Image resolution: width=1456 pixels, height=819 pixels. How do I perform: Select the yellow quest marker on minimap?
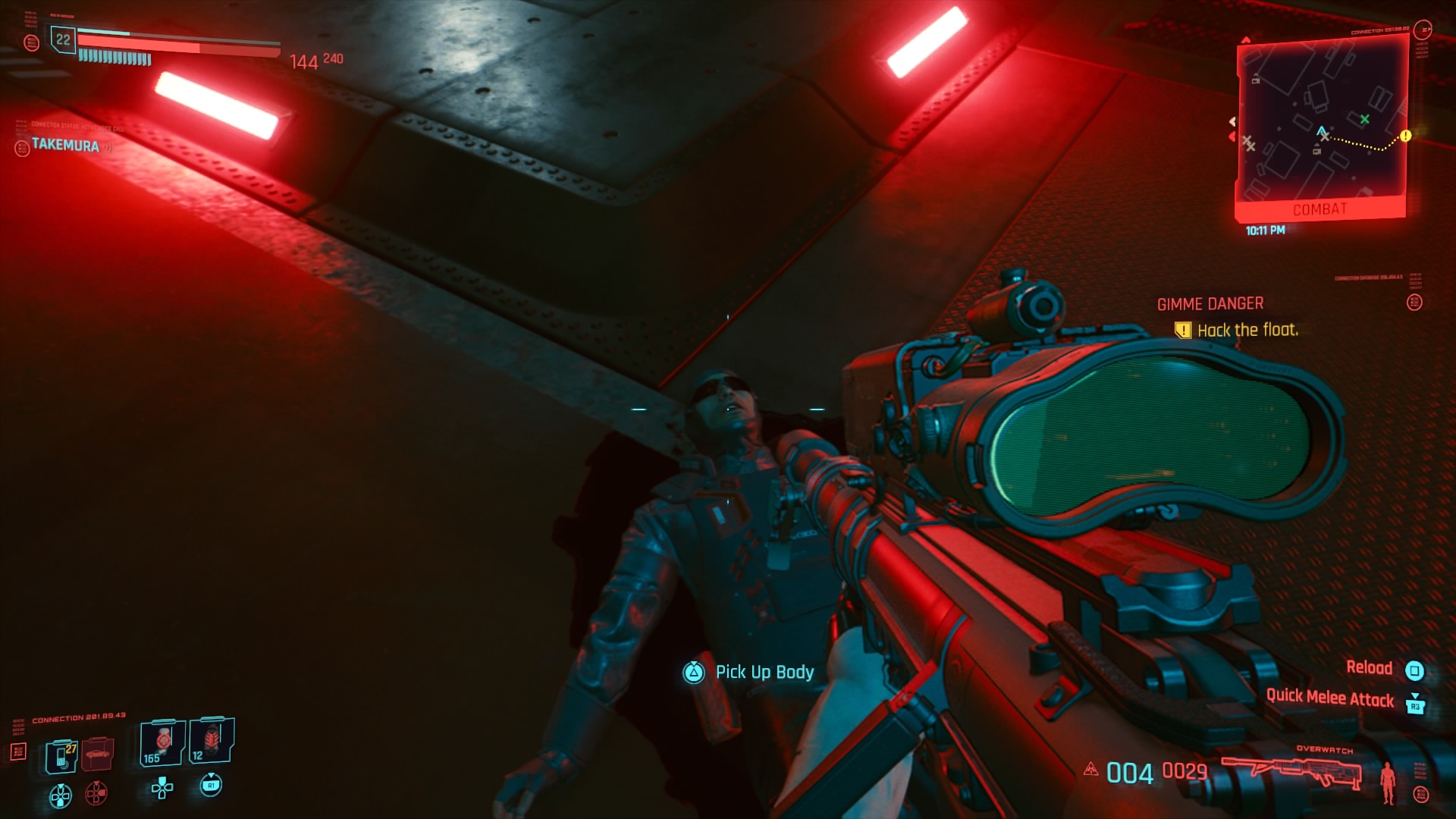(x=1405, y=136)
